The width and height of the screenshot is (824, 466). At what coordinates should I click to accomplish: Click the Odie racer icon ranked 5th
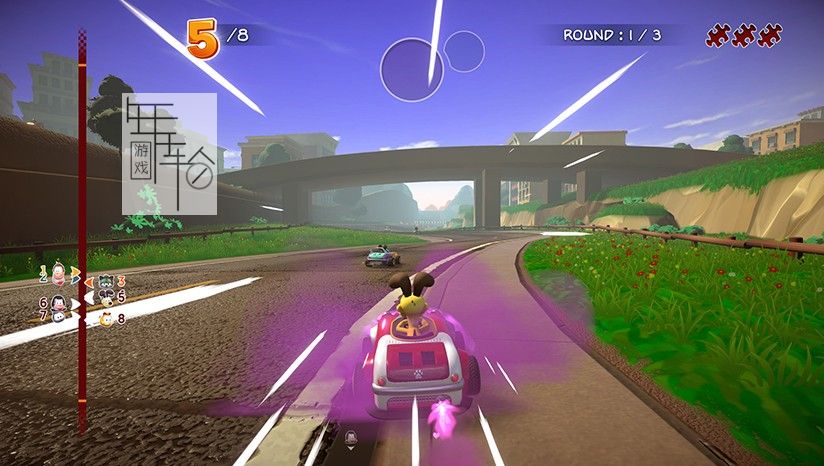click(105, 298)
